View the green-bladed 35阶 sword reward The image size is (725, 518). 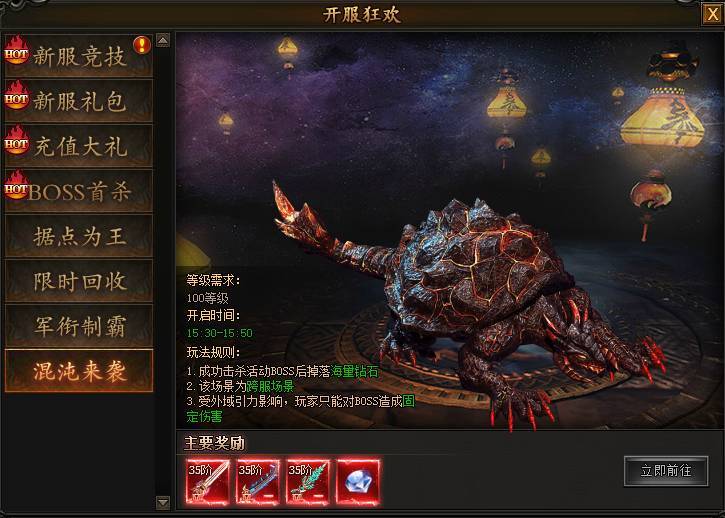click(308, 480)
